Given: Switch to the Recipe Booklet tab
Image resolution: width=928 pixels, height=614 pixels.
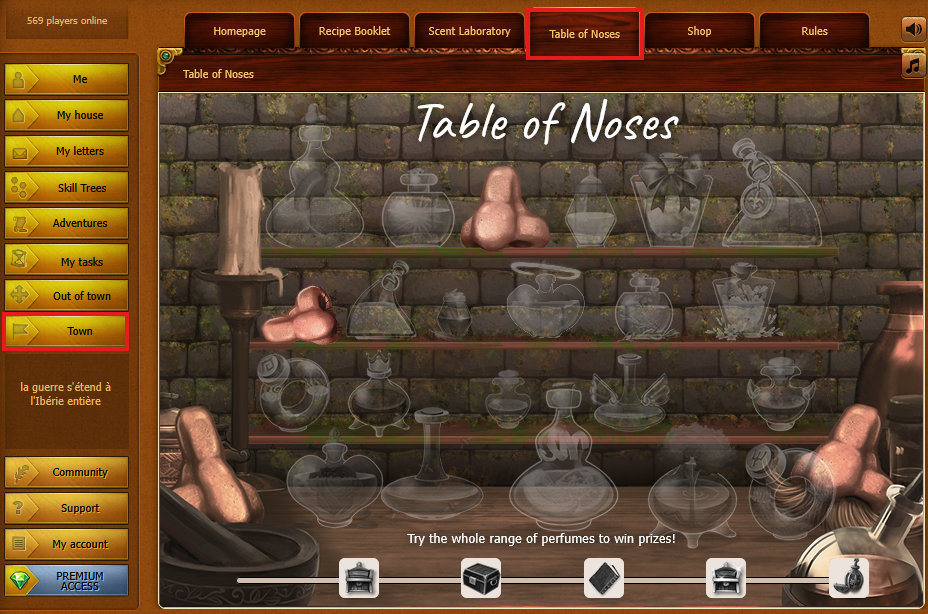Looking at the screenshot, I should click(354, 31).
